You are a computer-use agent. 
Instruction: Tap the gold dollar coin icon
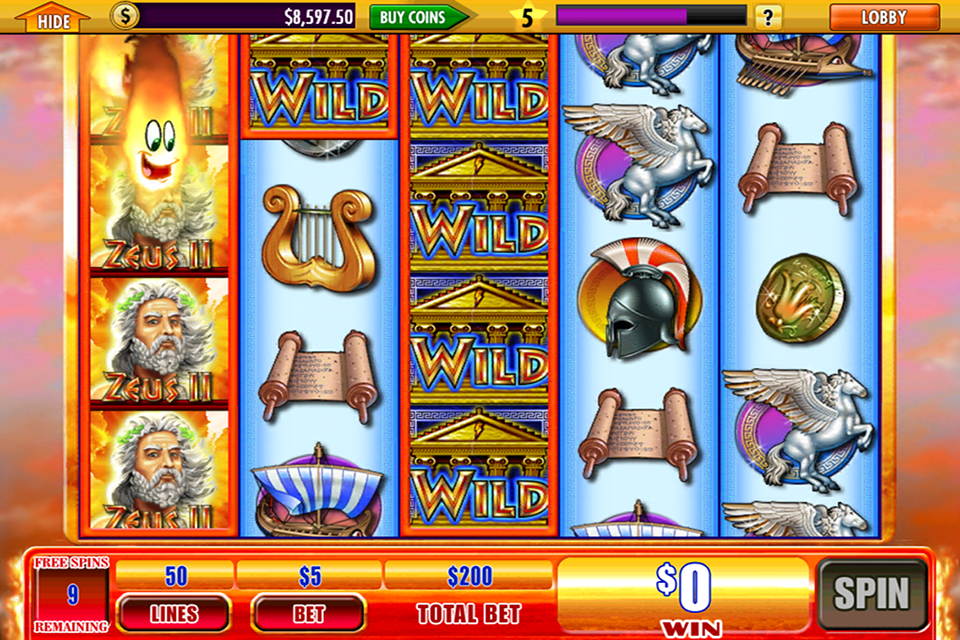click(125, 16)
